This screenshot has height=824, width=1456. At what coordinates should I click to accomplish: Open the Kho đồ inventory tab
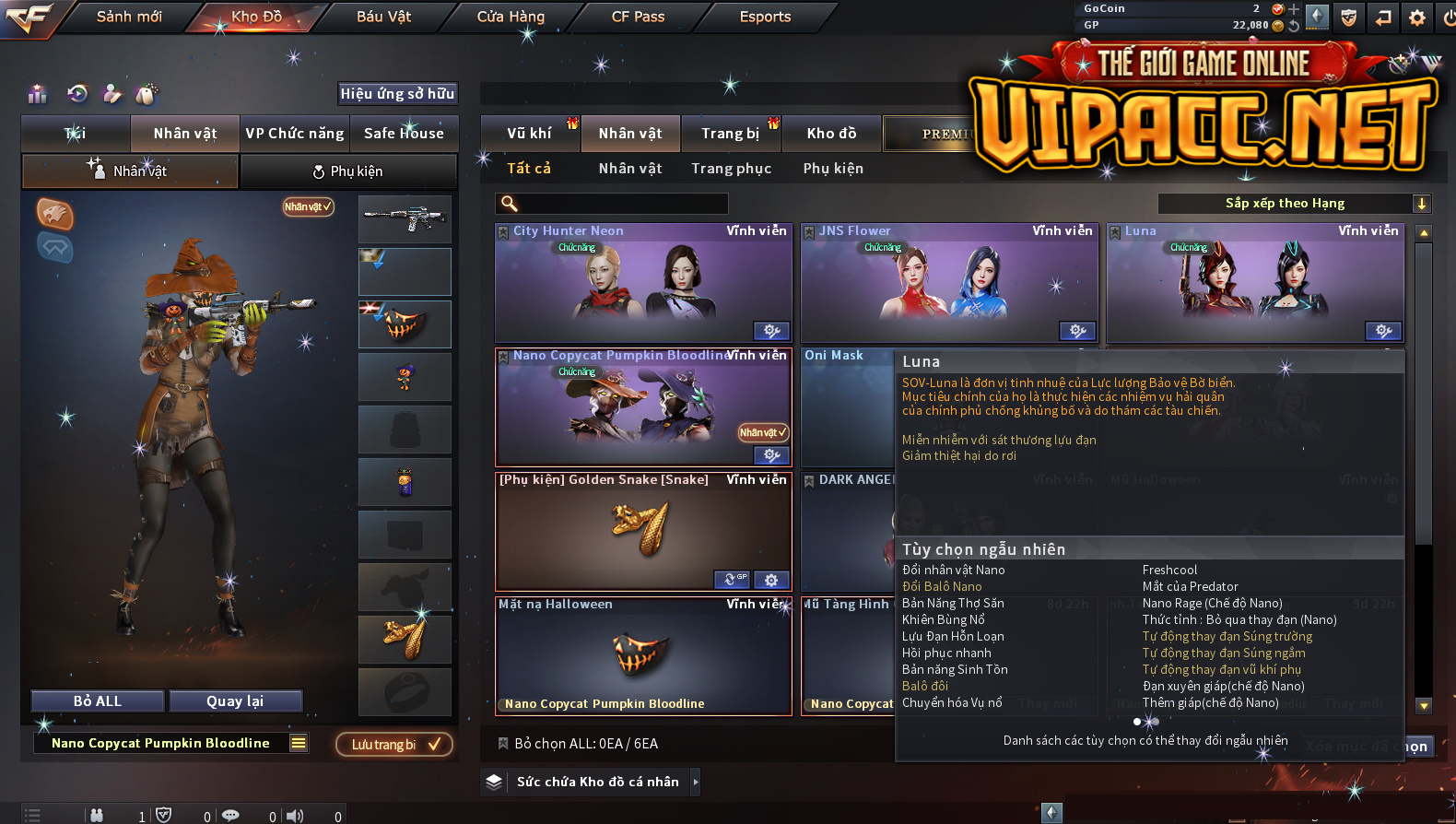pyautogui.click(x=831, y=134)
